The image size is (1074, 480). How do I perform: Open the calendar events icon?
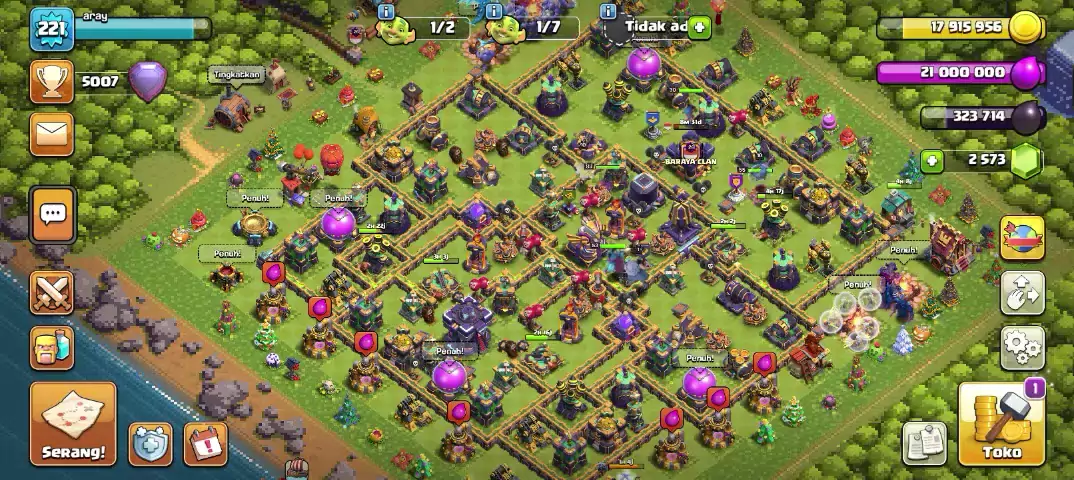point(205,443)
